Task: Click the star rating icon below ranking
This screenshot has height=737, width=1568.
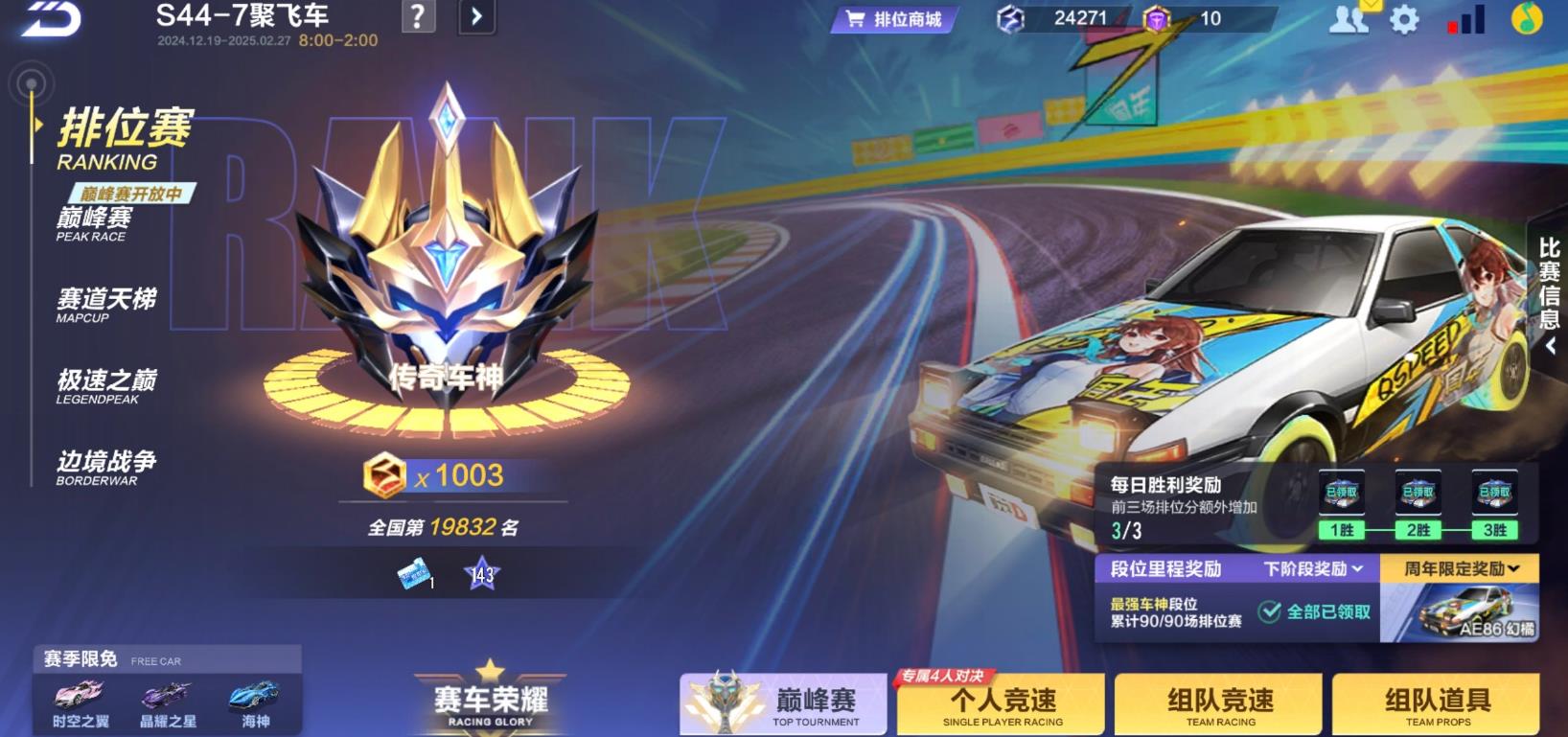Action: tap(483, 574)
